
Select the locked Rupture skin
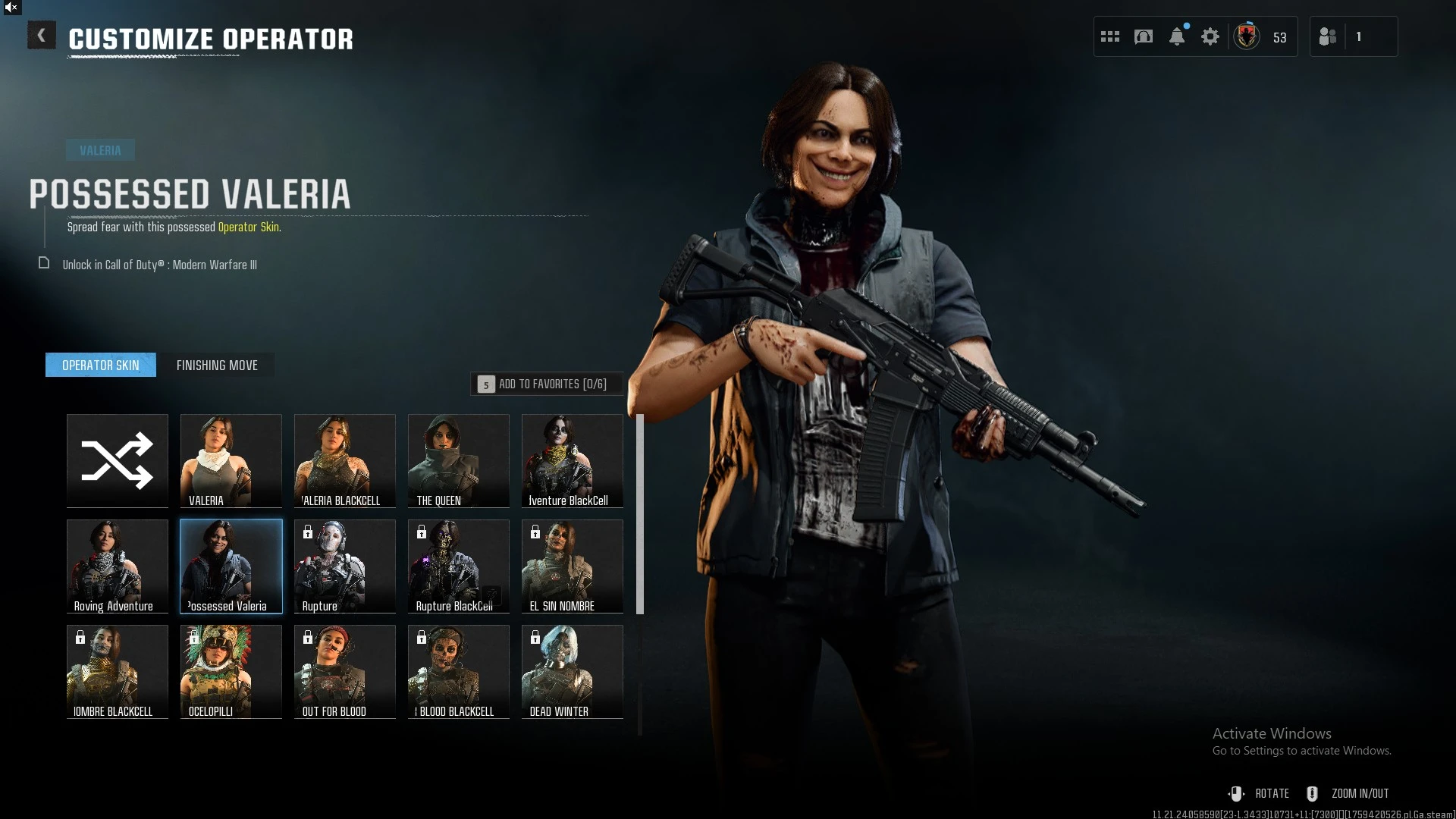point(345,566)
